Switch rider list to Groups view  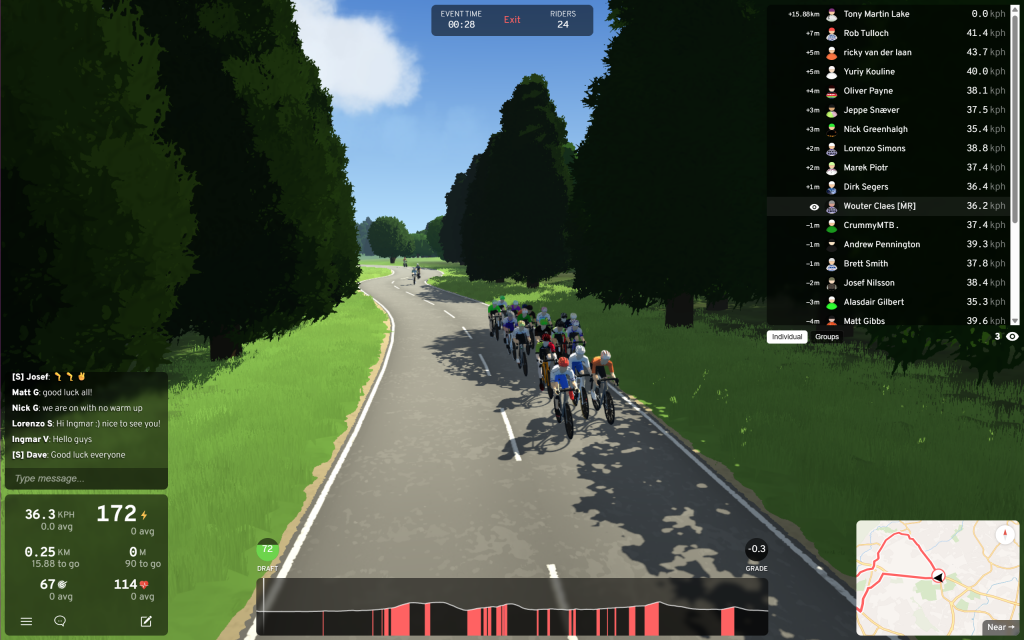click(827, 337)
